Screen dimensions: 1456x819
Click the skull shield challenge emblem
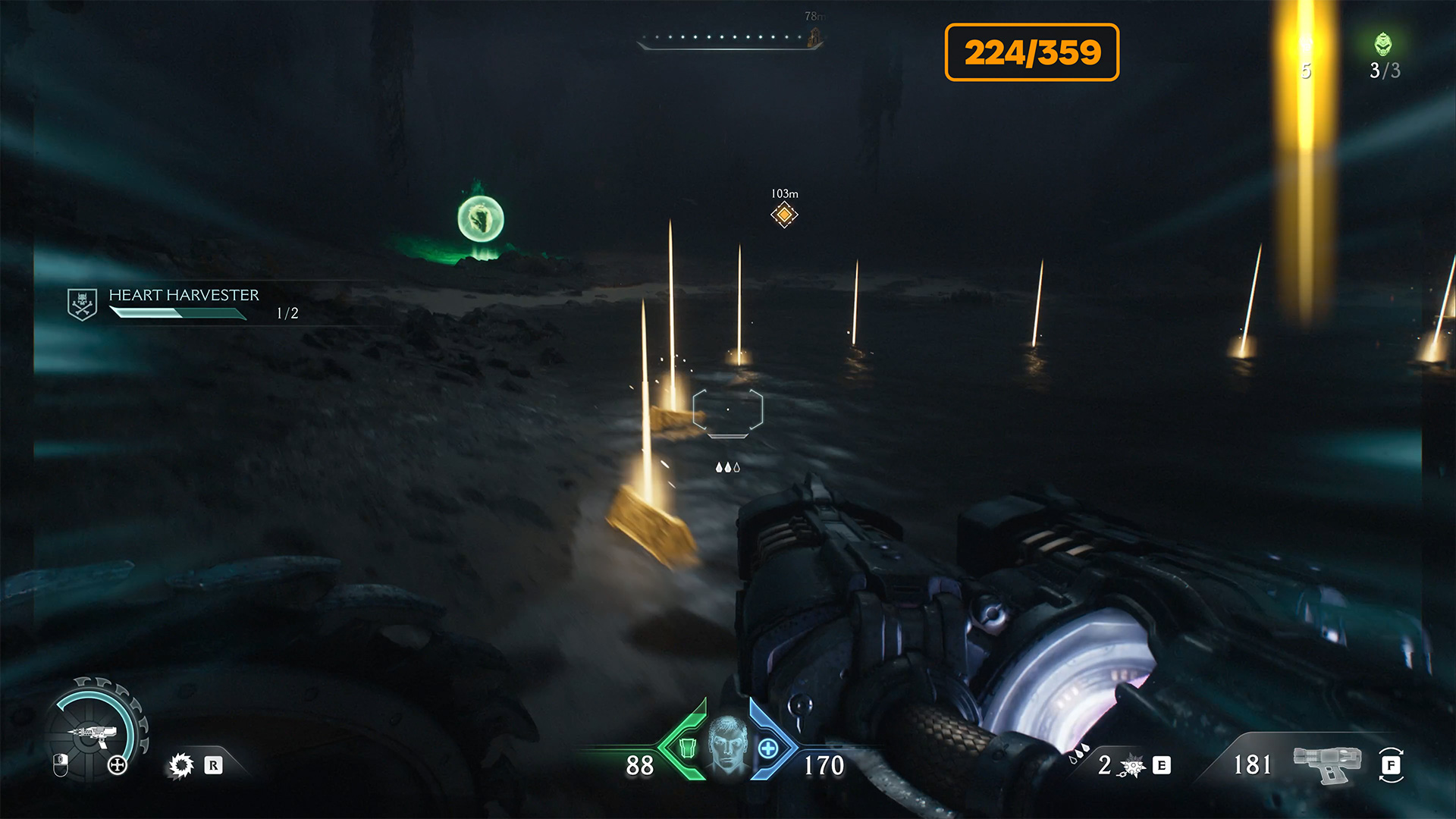pyautogui.click(x=82, y=304)
